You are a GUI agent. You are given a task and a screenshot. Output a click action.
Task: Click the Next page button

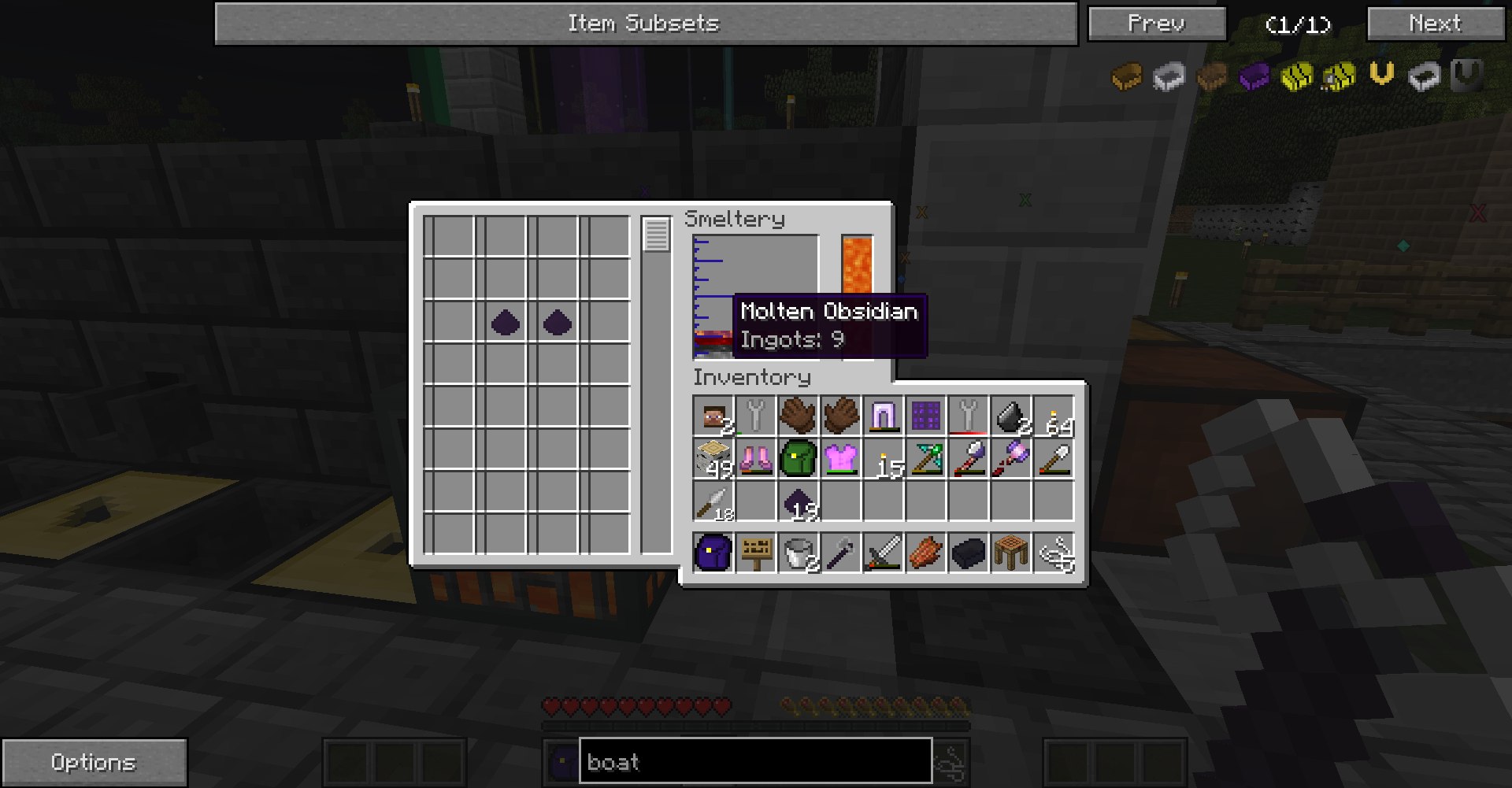click(x=1435, y=23)
